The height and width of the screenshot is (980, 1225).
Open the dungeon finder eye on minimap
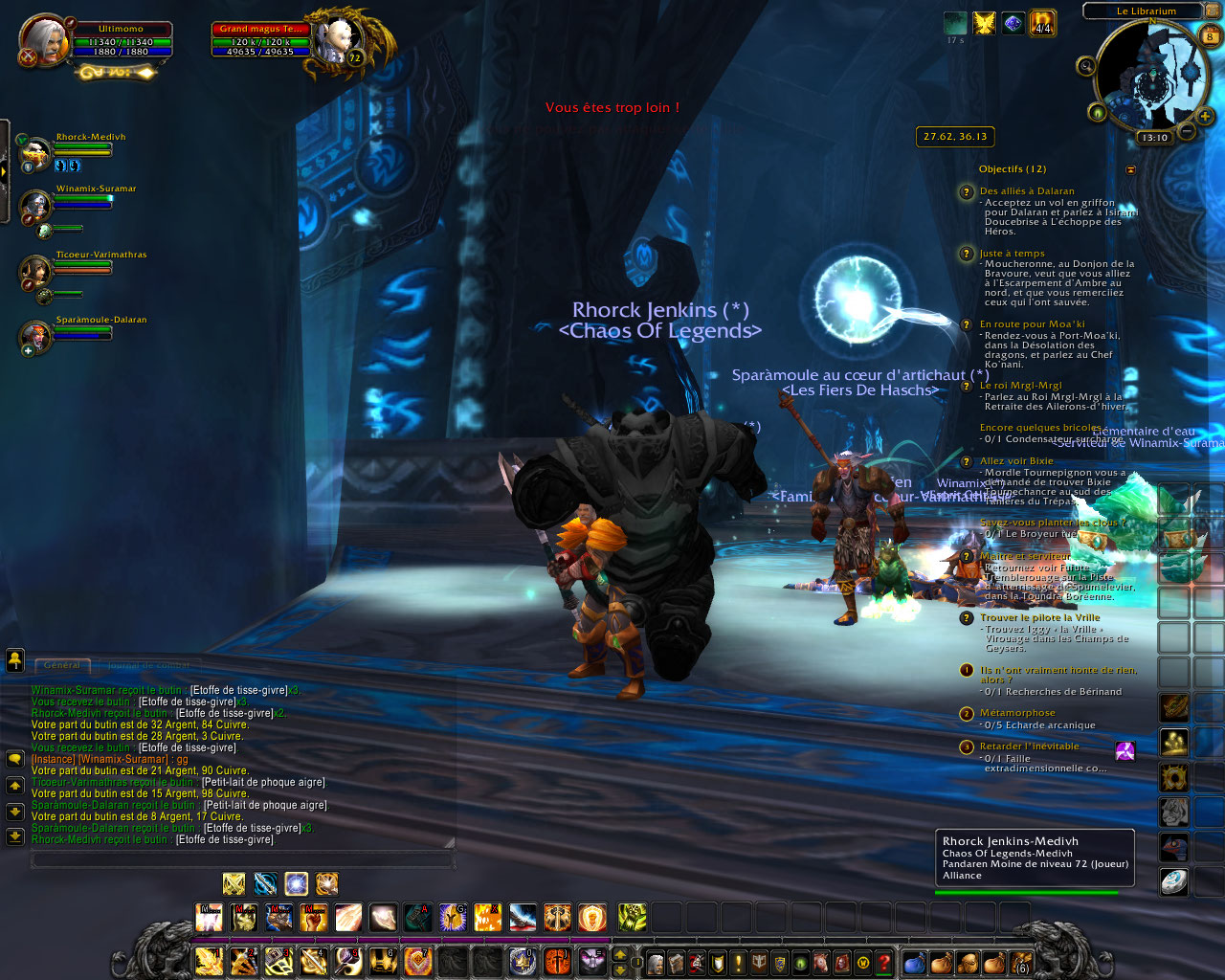click(x=1097, y=114)
